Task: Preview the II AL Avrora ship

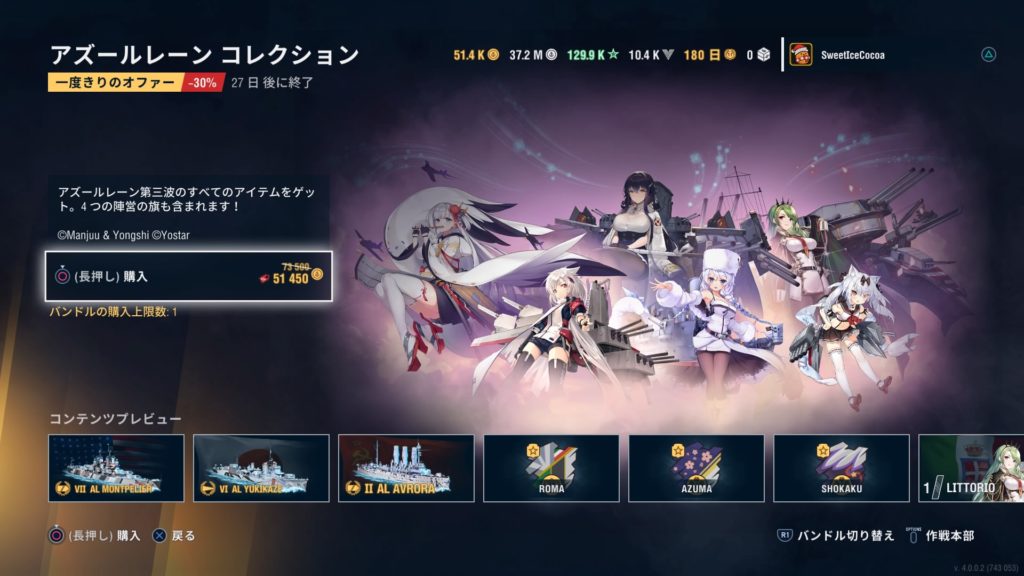Action: click(406, 468)
